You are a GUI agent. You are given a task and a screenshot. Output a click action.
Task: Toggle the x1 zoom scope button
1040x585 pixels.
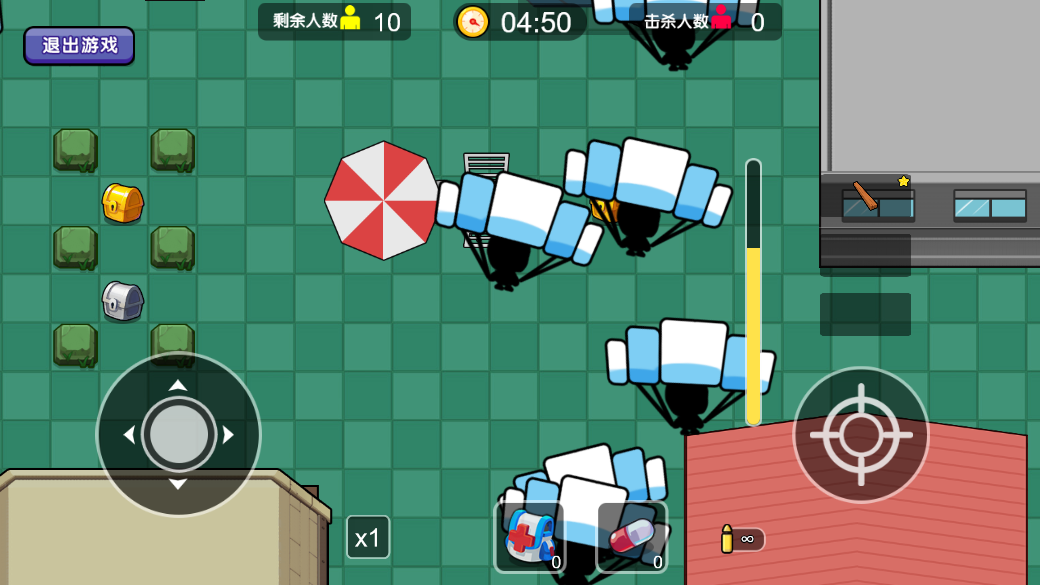tap(368, 538)
